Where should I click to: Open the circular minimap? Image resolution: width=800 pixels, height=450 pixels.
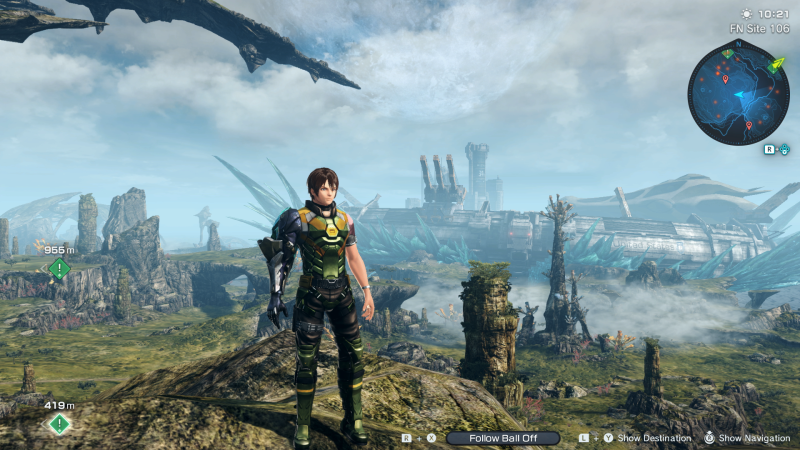tap(738, 93)
